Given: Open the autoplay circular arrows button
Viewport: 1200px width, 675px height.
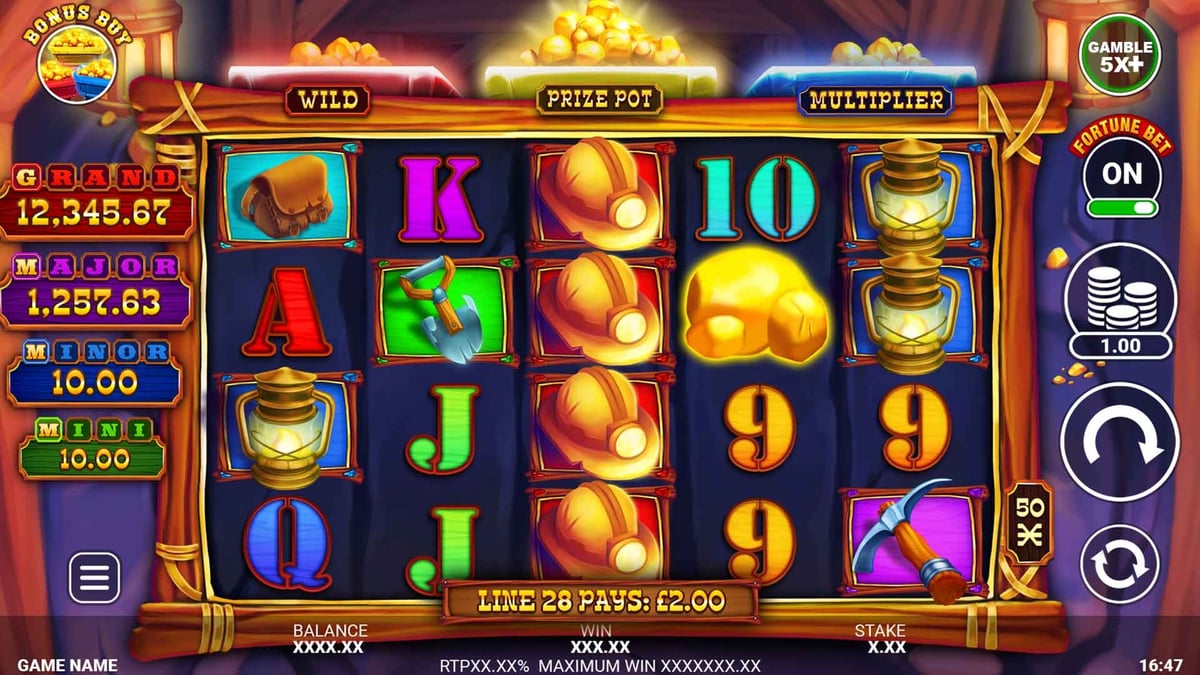Looking at the screenshot, I should 1120,564.
